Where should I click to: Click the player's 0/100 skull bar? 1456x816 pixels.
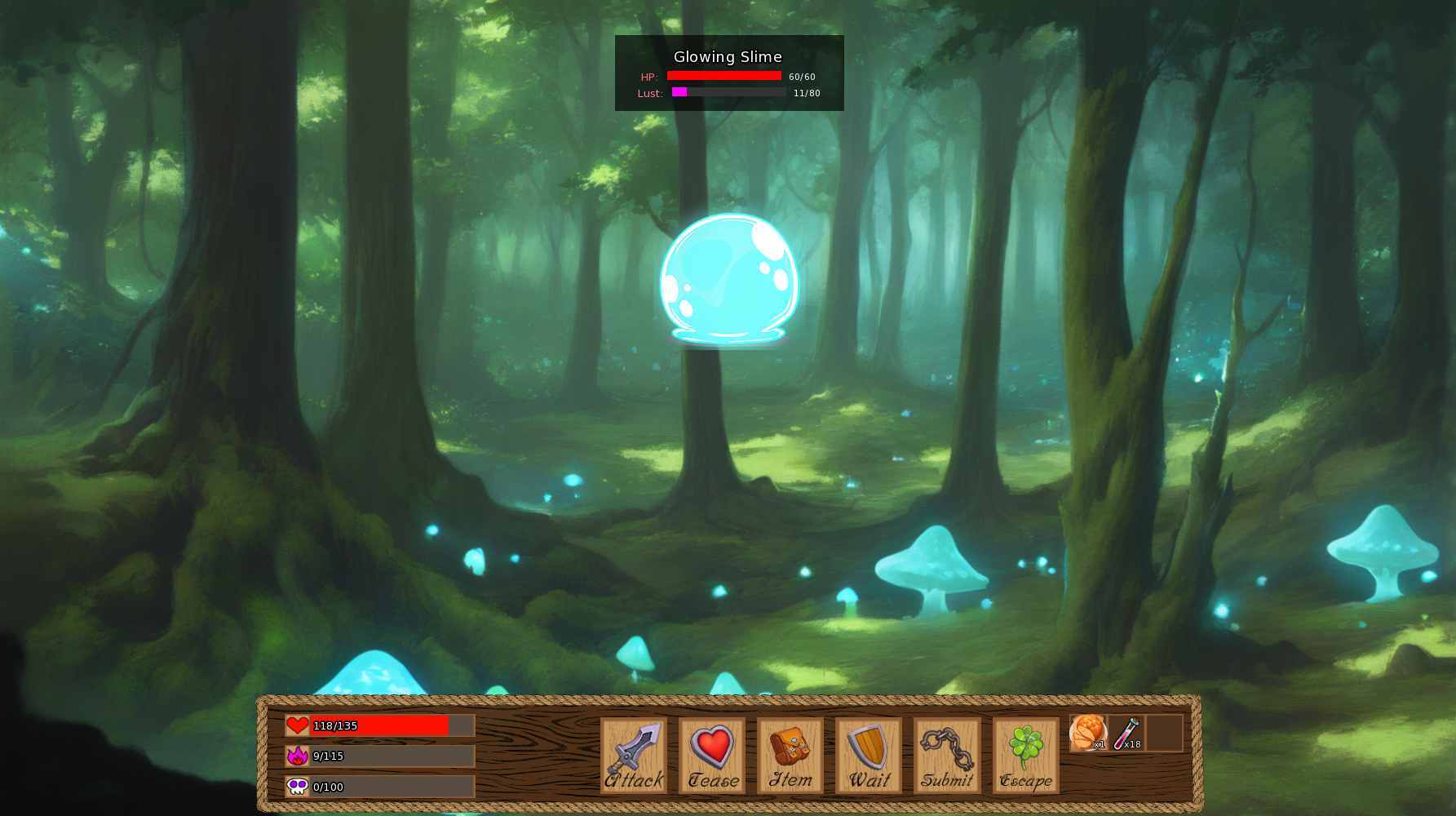click(379, 787)
